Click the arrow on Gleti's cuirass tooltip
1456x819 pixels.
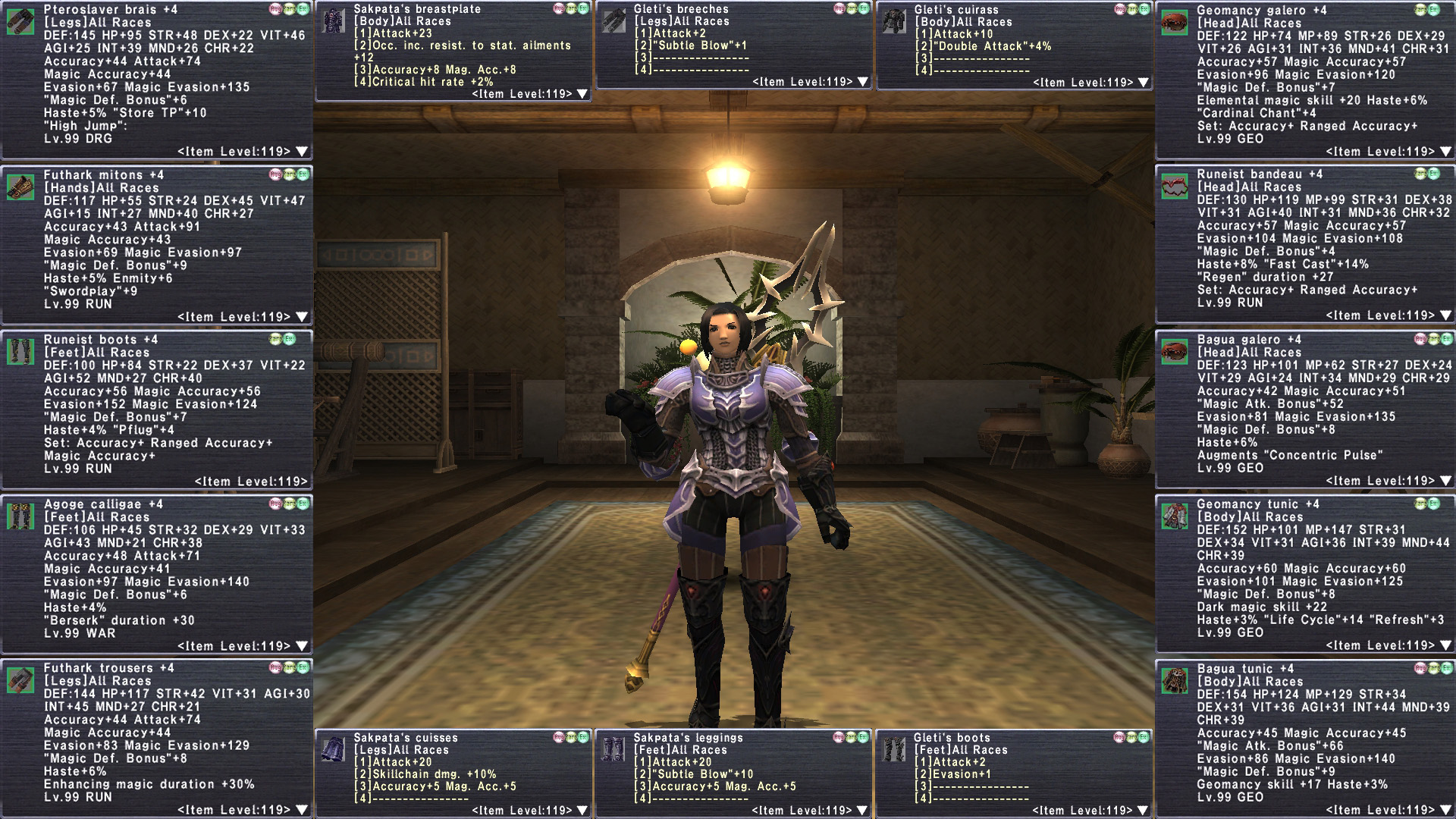tap(1144, 82)
